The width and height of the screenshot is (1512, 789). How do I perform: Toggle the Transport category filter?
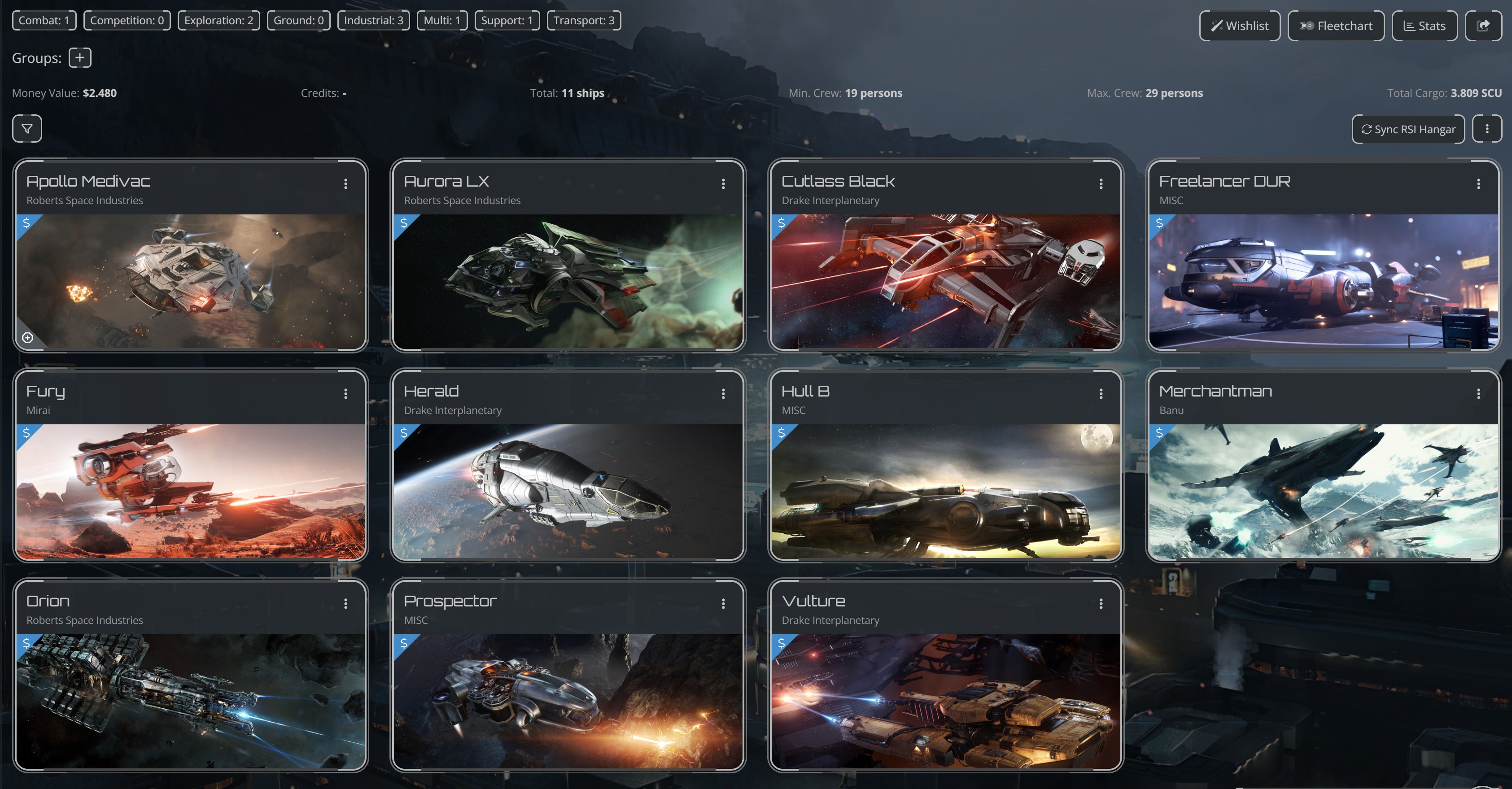click(584, 19)
